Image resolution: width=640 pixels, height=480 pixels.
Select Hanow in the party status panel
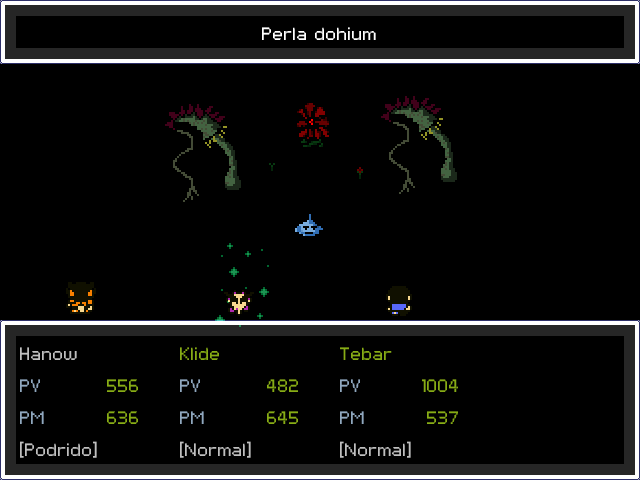click(x=48, y=354)
